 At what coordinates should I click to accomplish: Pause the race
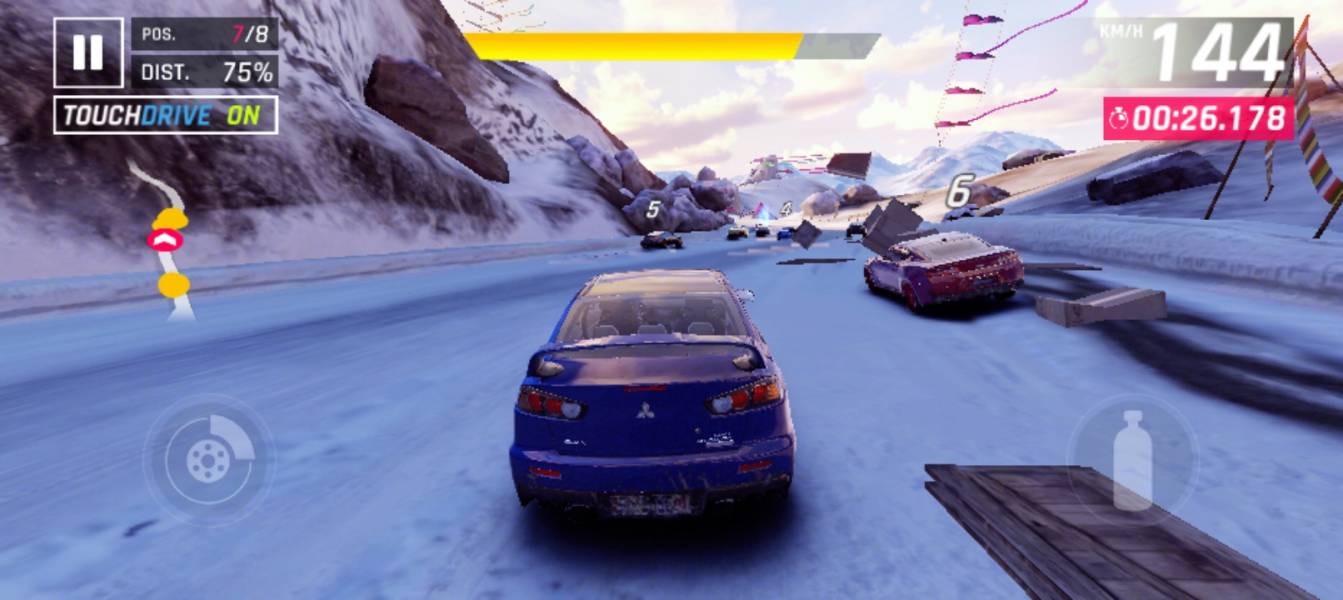point(88,53)
